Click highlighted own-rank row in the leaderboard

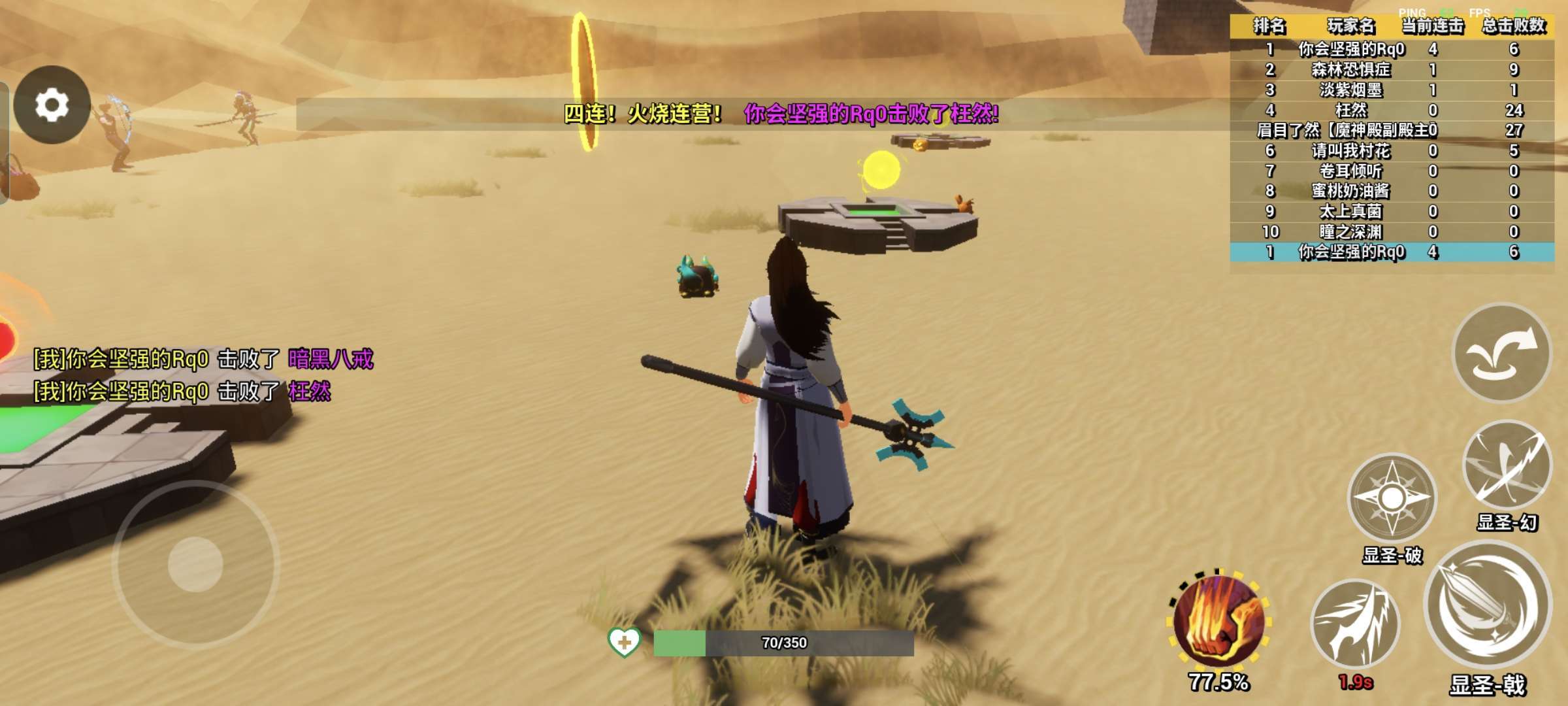coord(1392,252)
